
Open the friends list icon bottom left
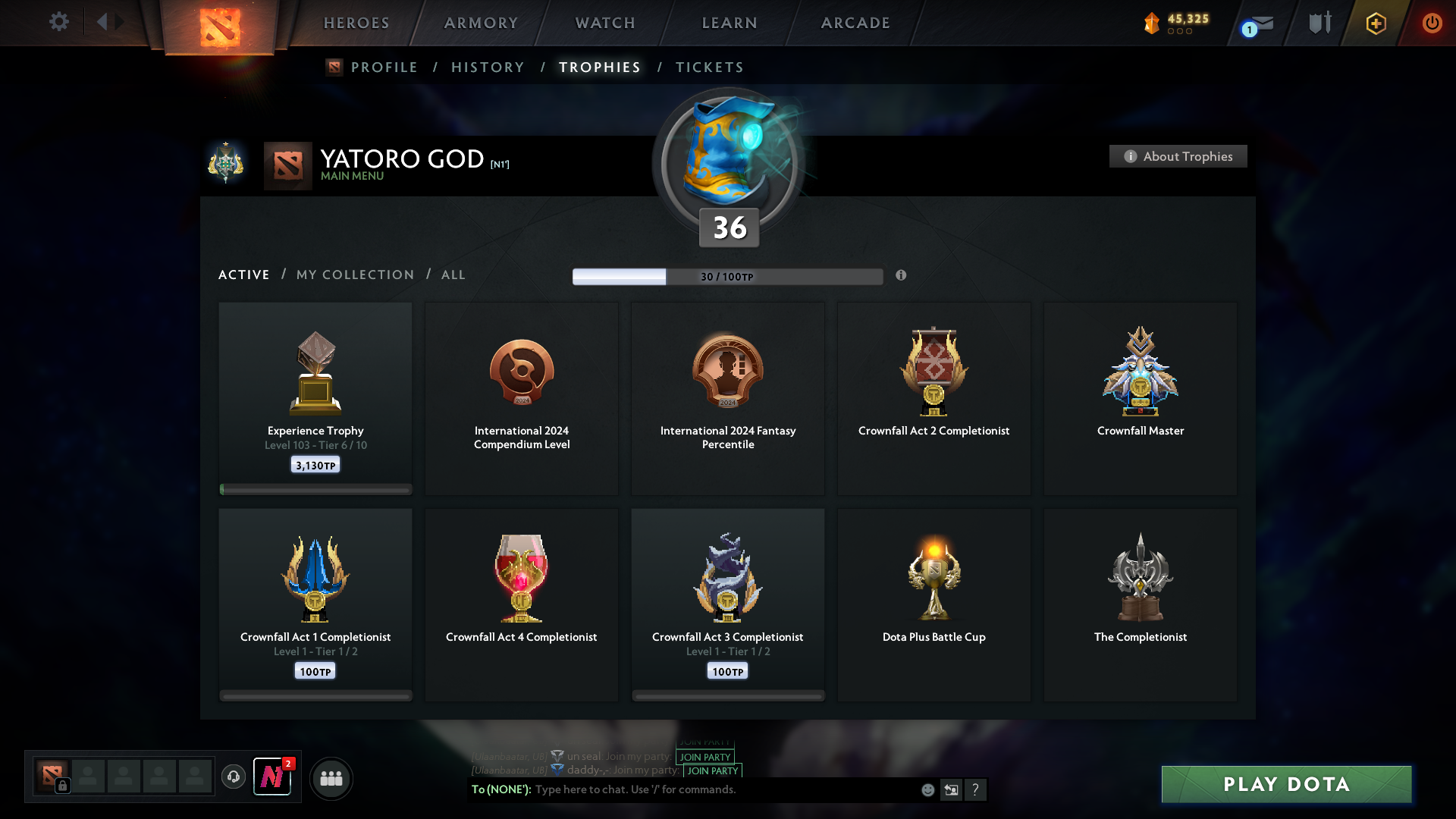331,778
